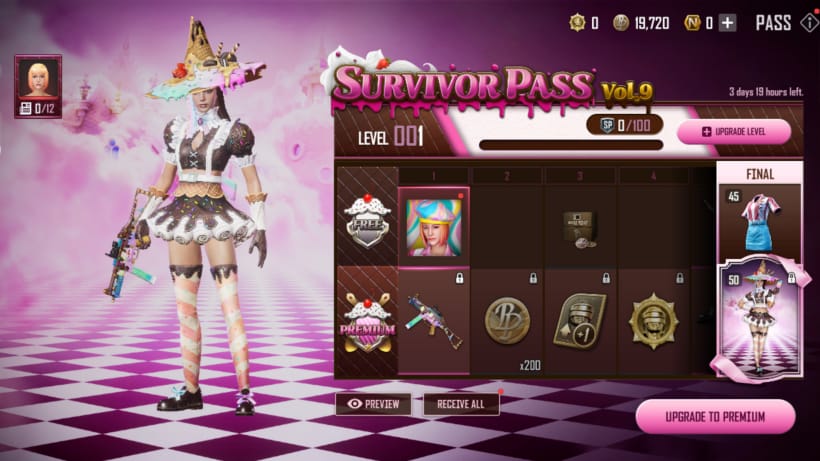The width and height of the screenshot is (820, 461).
Task: Add N currency with the plus button
Action: pyautogui.click(x=727, y=23)
